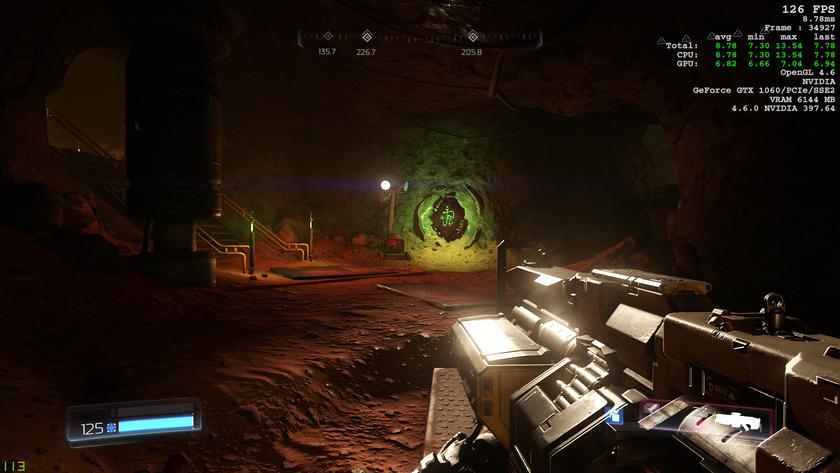840x473 pixels.
Task: Select the compass marker labeled 205.8
Action: point(472,38)
